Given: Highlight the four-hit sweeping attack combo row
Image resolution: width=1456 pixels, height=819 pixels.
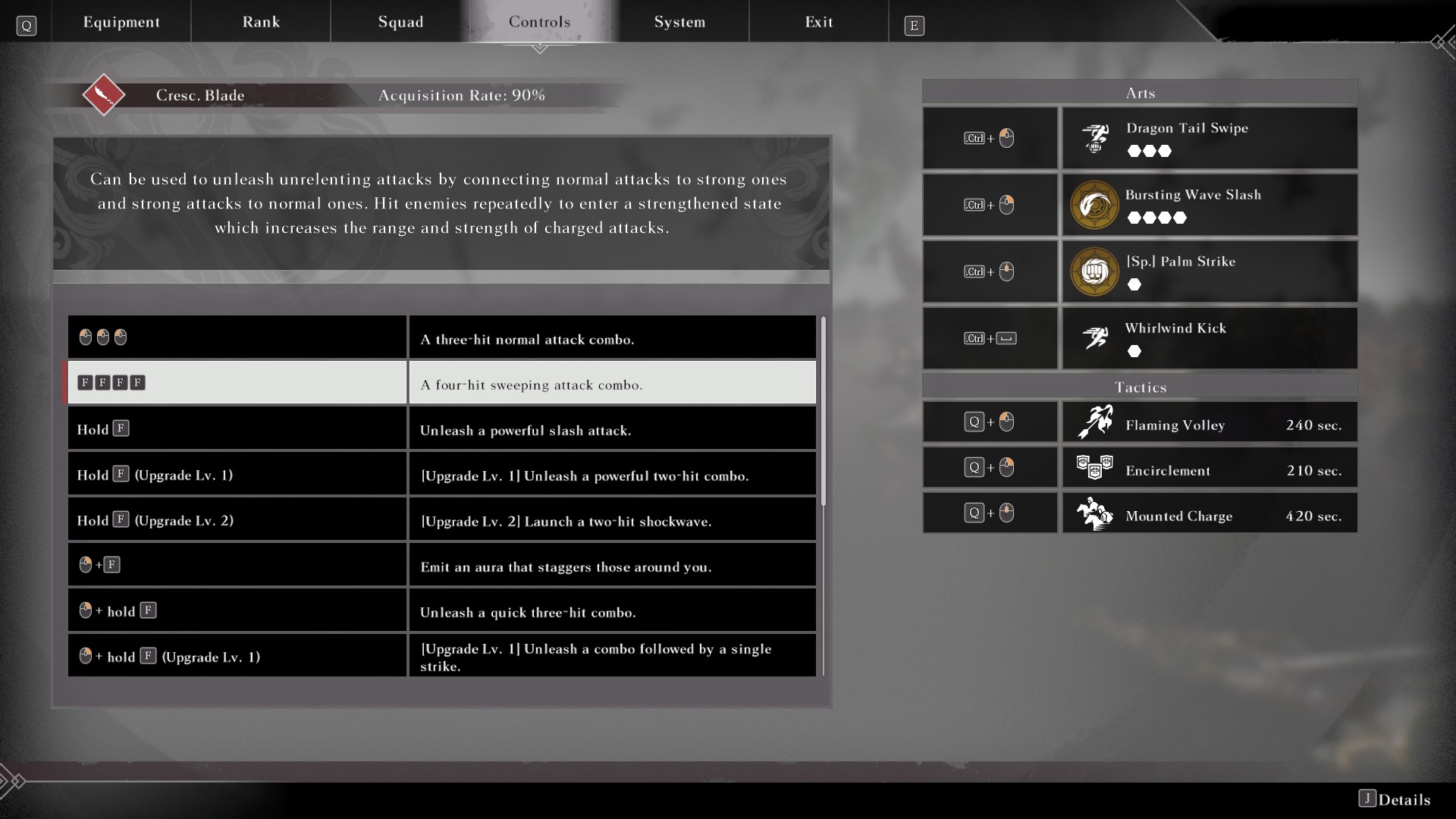Looking at the screenshot, I should (441, 383).
